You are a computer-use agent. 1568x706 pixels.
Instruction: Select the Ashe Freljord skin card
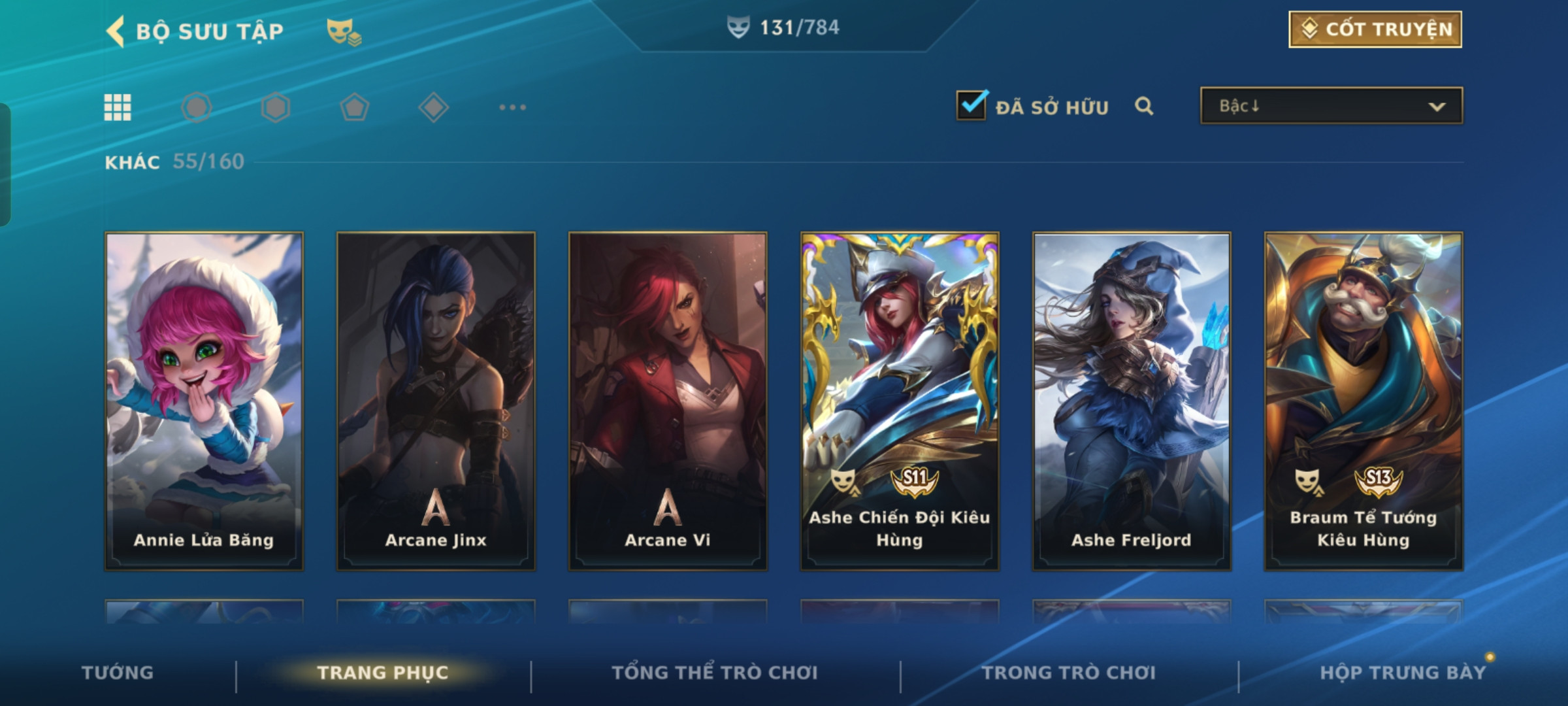(x=1132, y=401)
